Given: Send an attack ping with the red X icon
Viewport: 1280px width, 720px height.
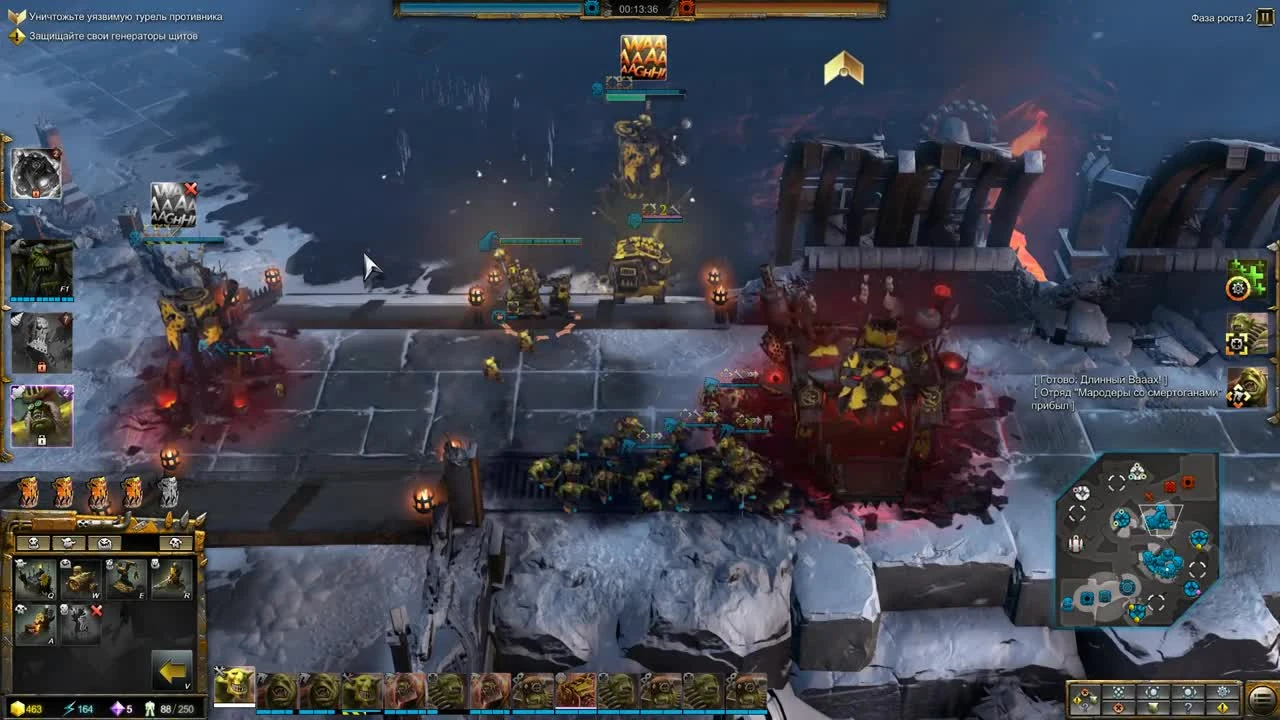Looking at the screenshot, I should [x=1117, y=708].
